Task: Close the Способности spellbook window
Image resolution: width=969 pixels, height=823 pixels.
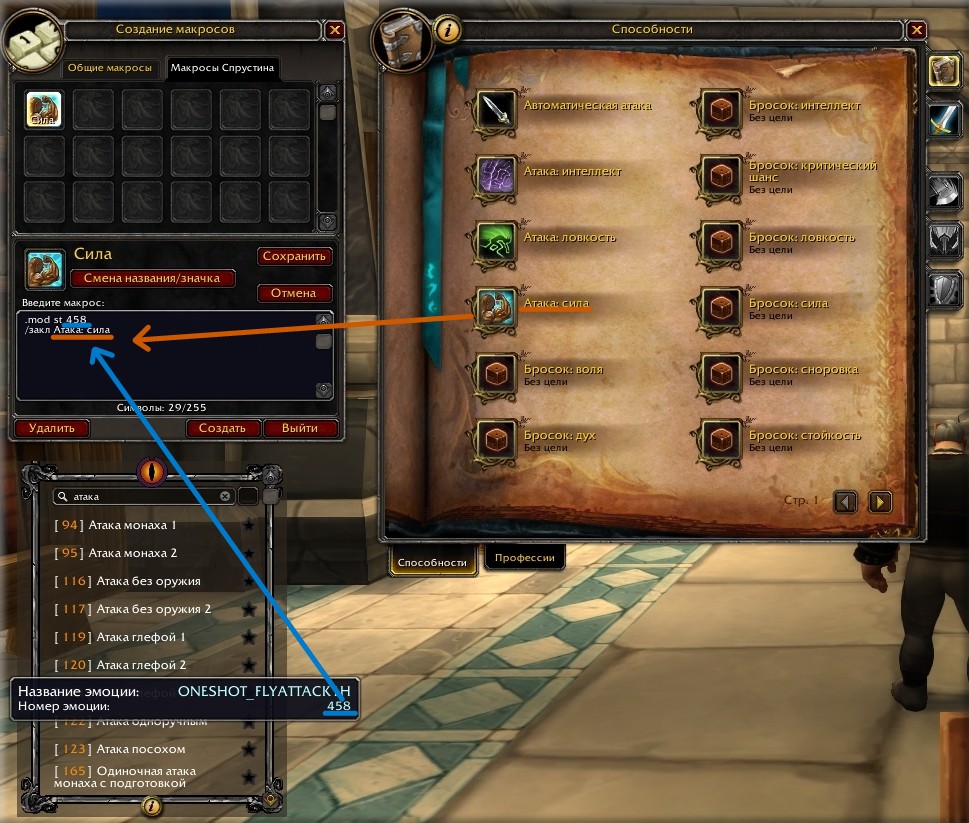Action: (915, 30)
